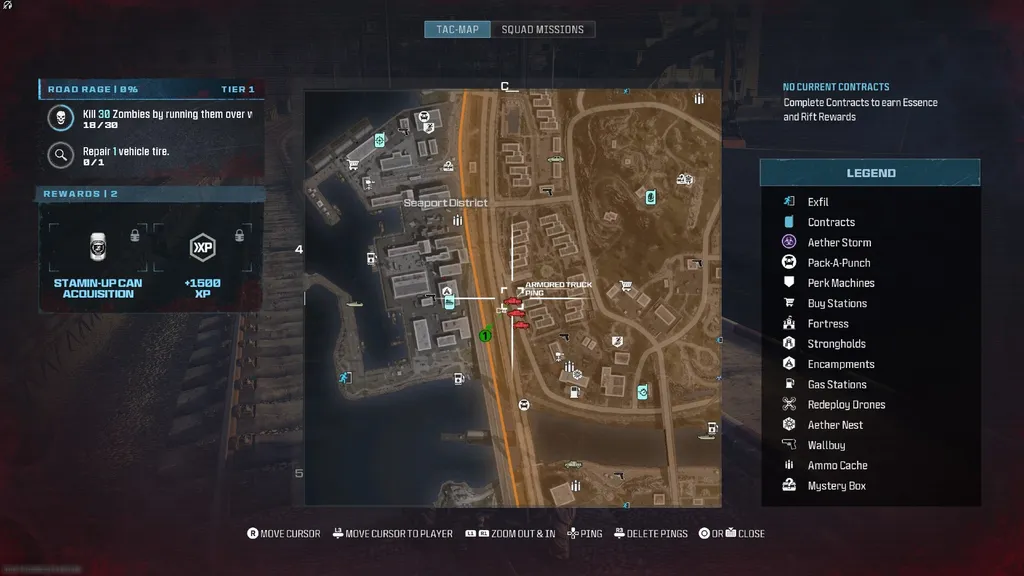Select the green player marker on map
The width and height of the screenshot is (1024, 576).
[485, 335]
